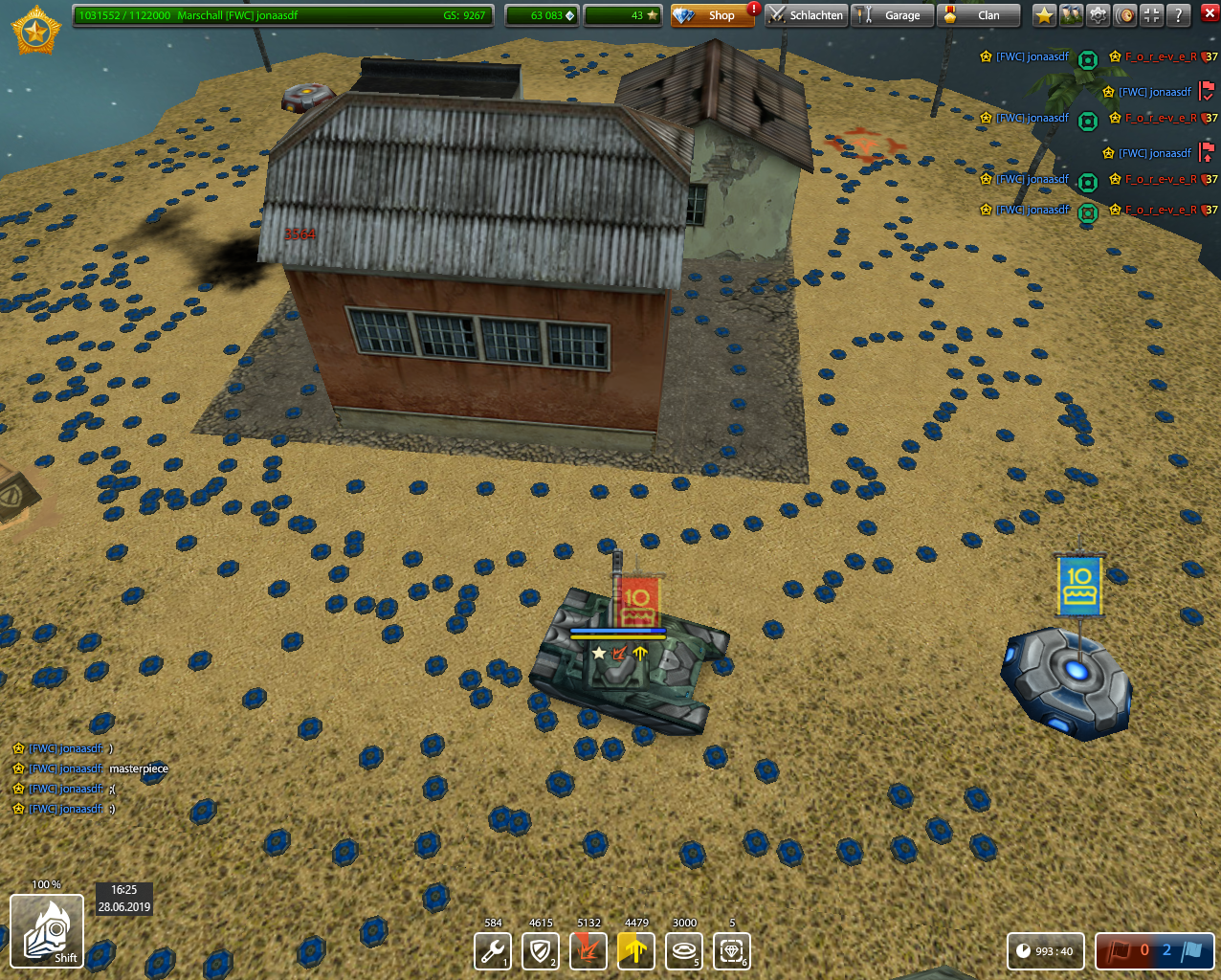Open the question mark help button

tap(1179, 15)
